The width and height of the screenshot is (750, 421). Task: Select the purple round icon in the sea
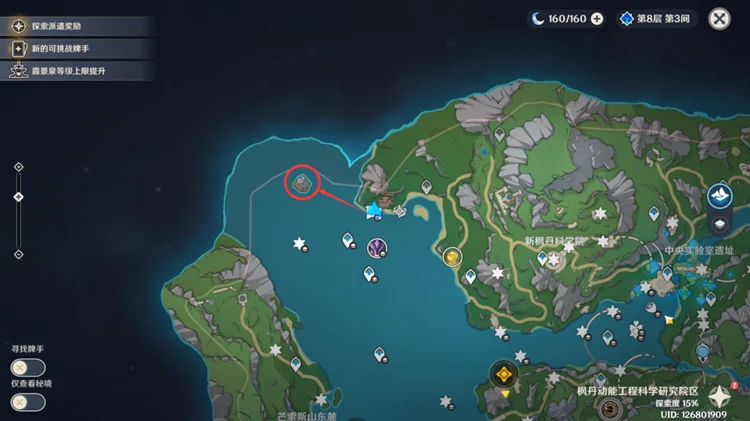(x=377, y=247)
